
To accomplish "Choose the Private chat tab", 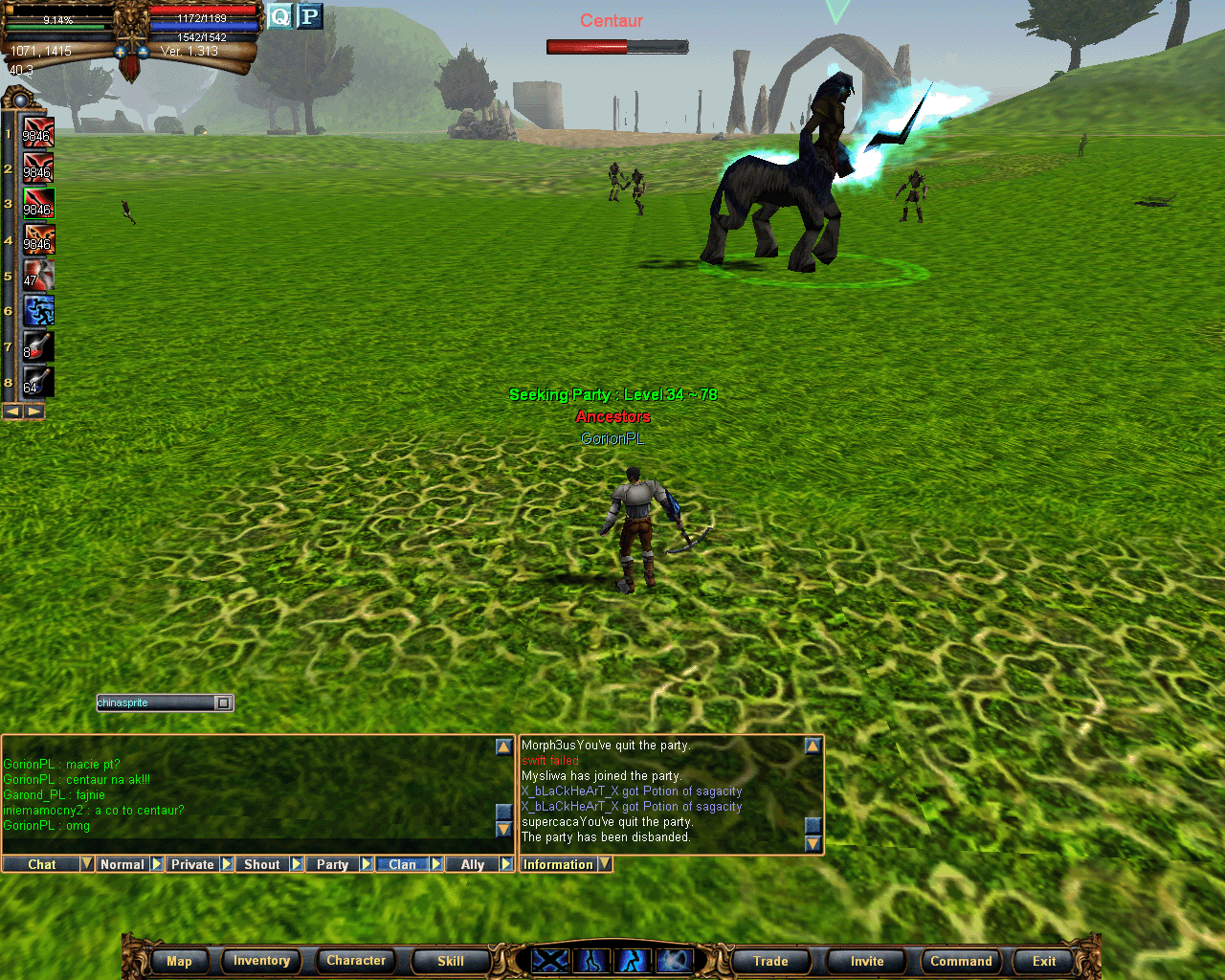I will click(192, 864).
